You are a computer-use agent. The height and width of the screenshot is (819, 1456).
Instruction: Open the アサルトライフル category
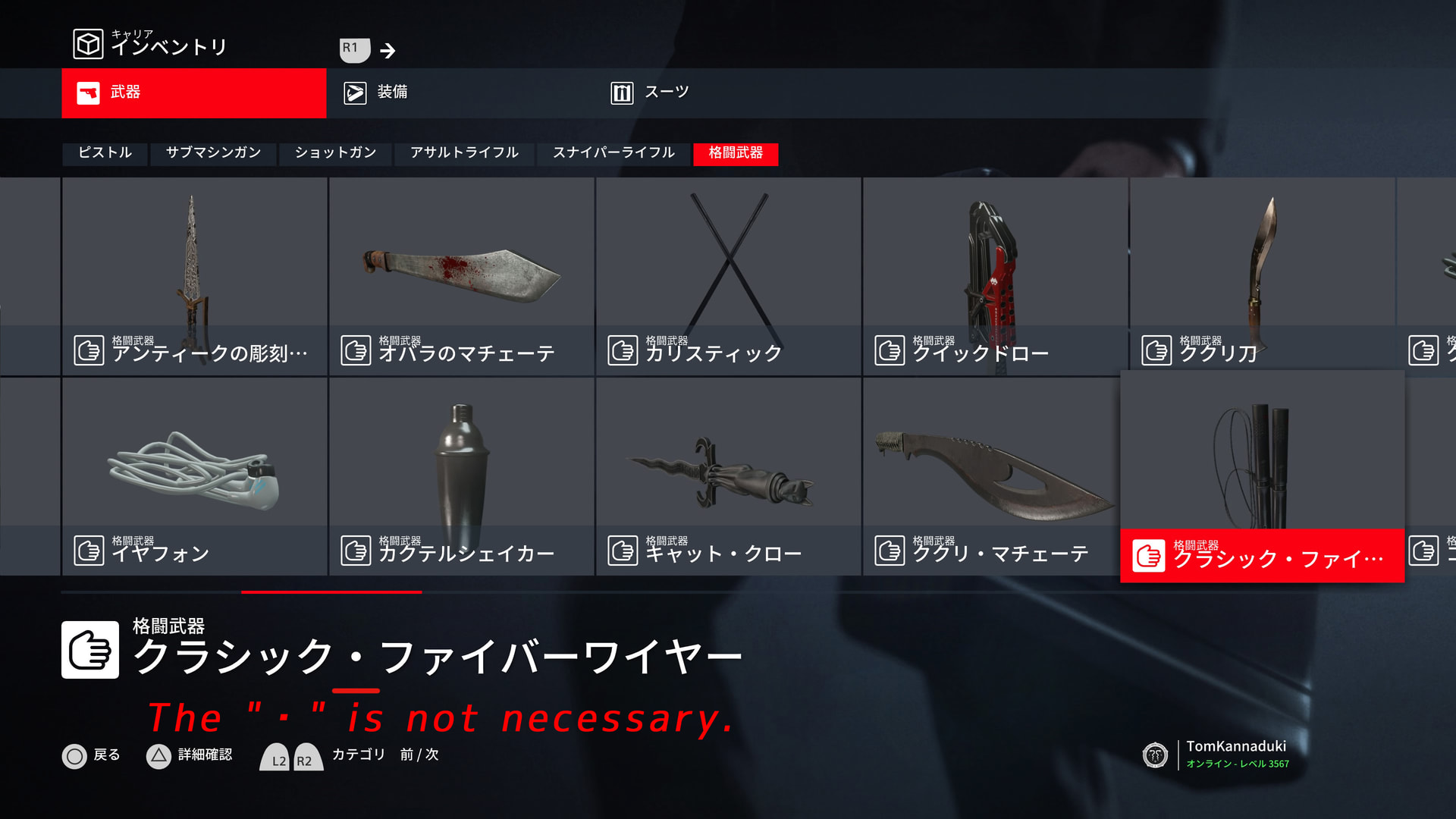[x=464, y=153]
